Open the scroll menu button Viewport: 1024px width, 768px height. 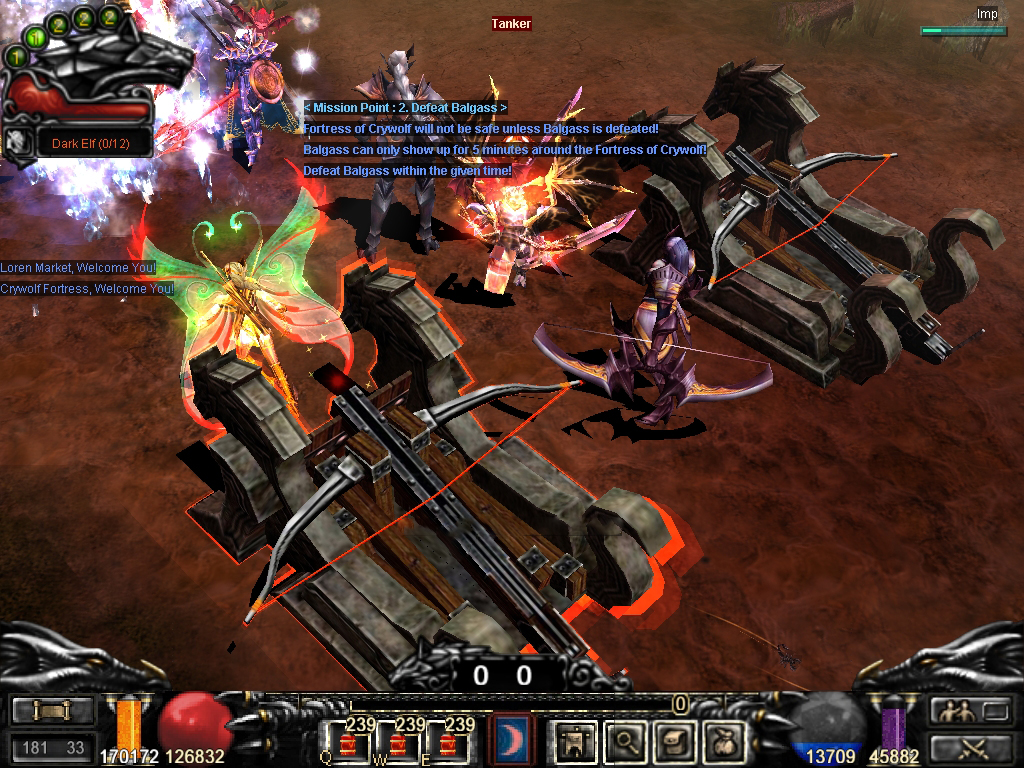pos(53,711)
